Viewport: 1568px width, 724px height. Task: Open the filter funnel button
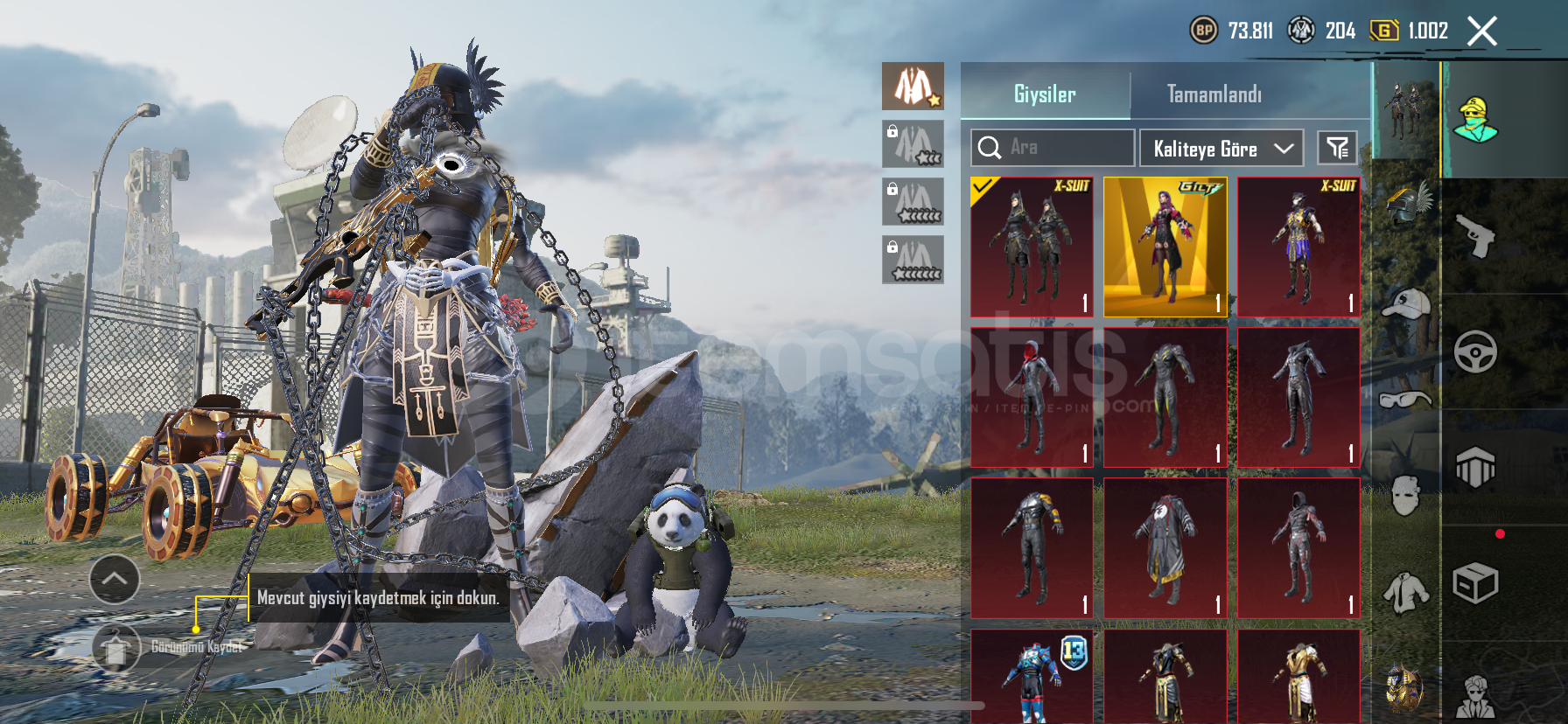point(1337,148)
